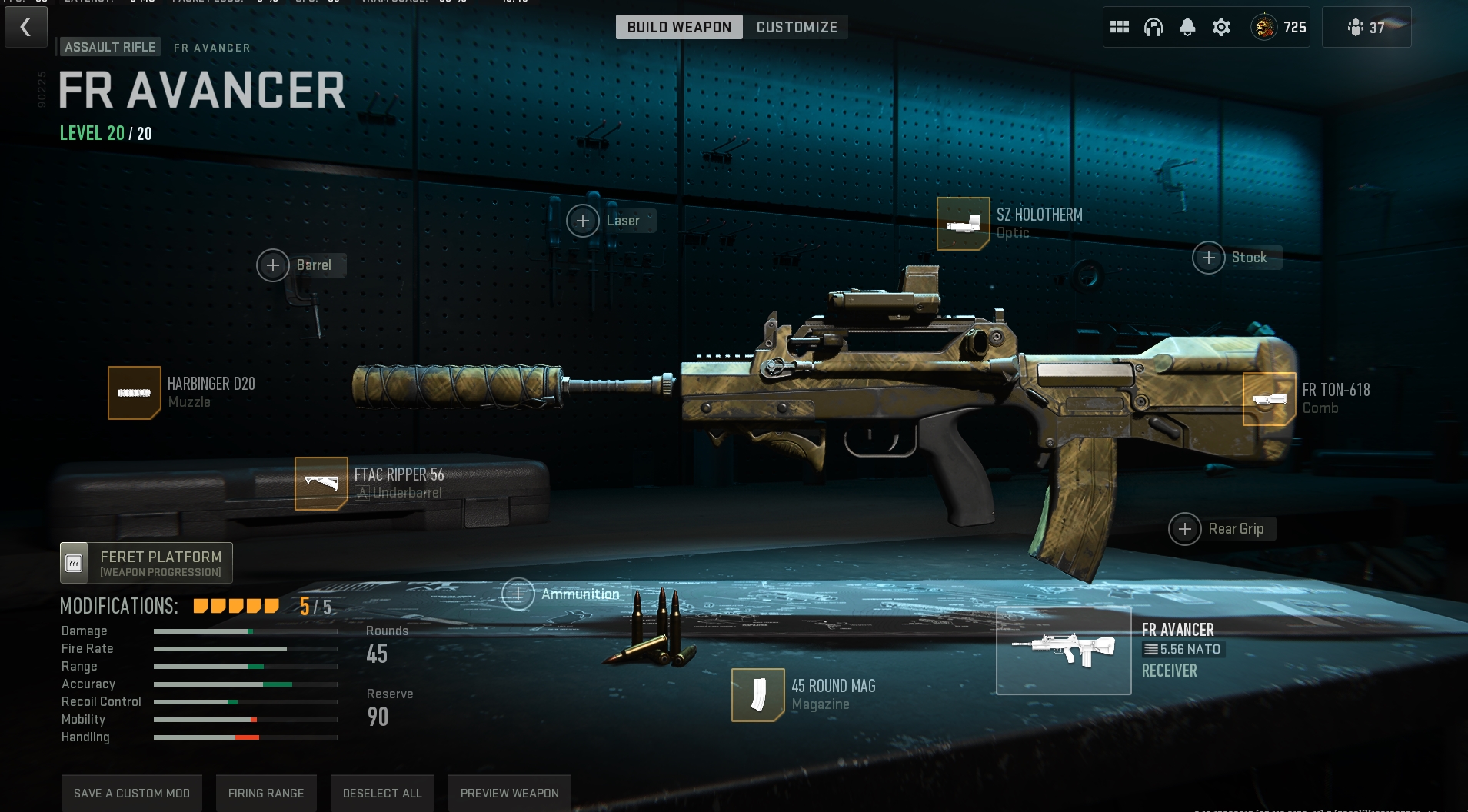The image size is (1468, 812).
Task: Preview the weapon
Action: 509,794
